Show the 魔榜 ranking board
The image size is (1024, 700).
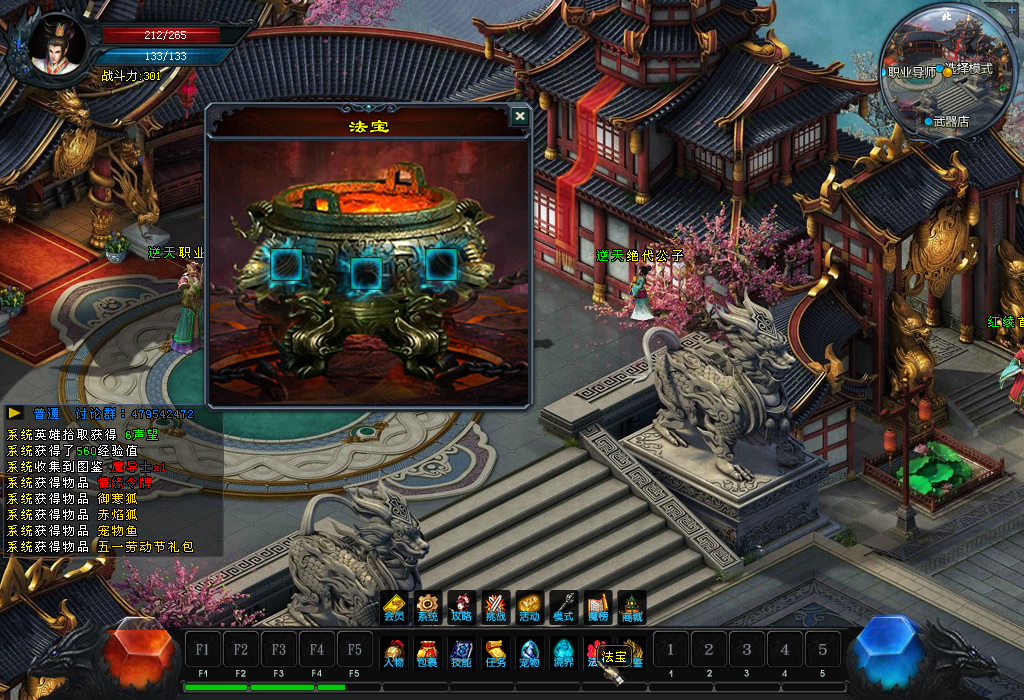(597, 607)
